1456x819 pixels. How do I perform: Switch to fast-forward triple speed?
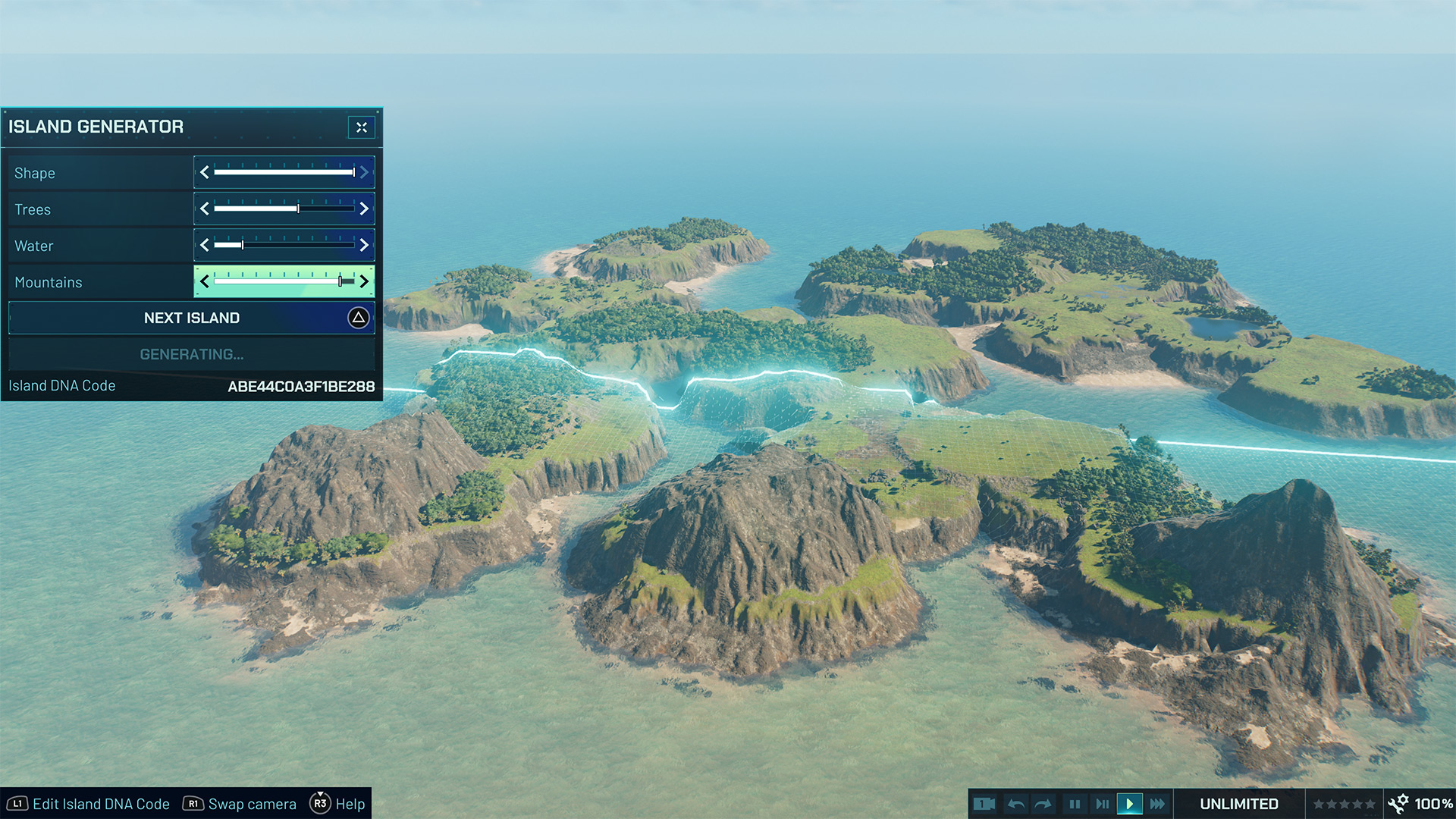[x=1157, y=804]
